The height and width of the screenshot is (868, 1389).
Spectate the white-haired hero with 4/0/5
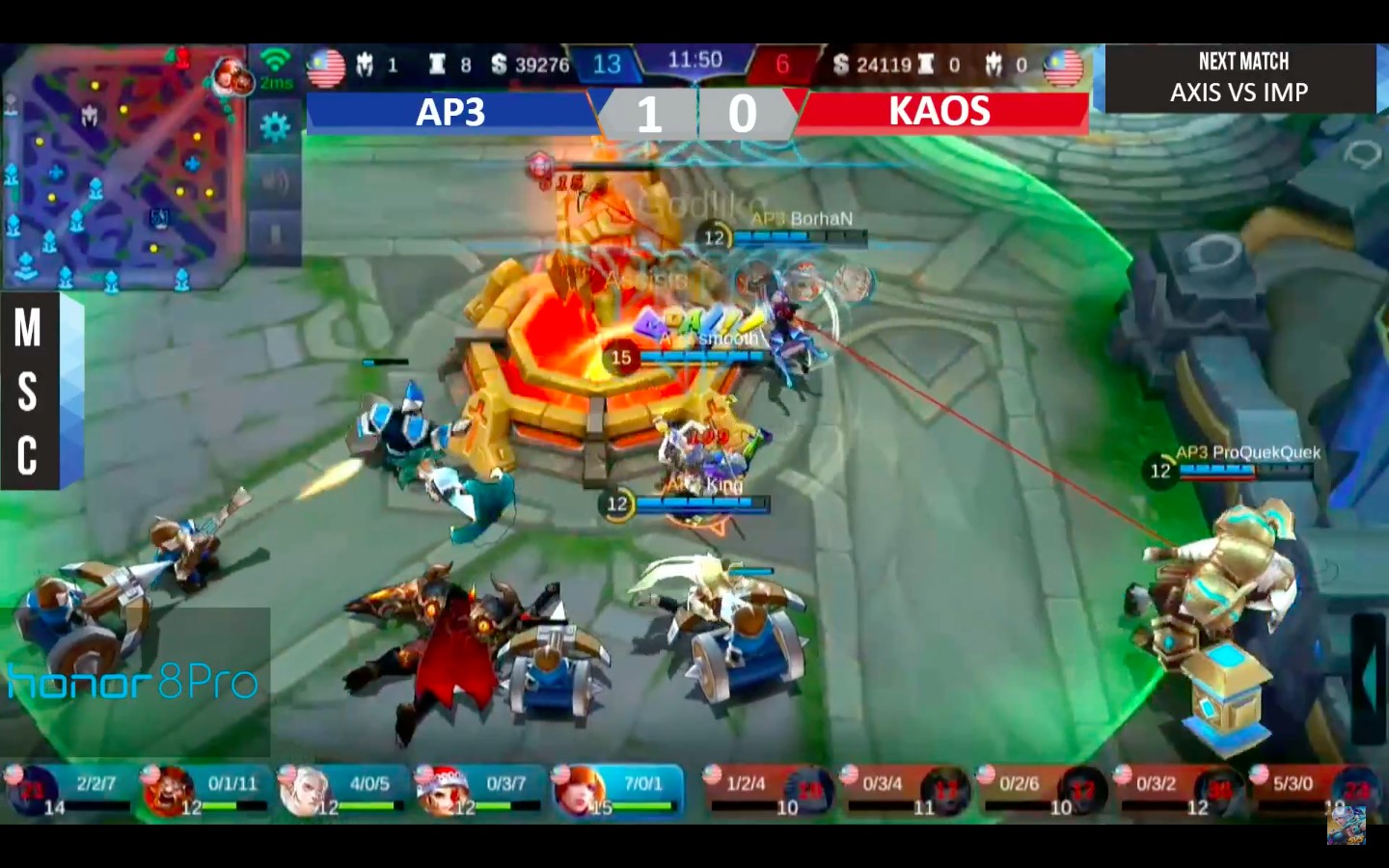click(x=343, y=791)
